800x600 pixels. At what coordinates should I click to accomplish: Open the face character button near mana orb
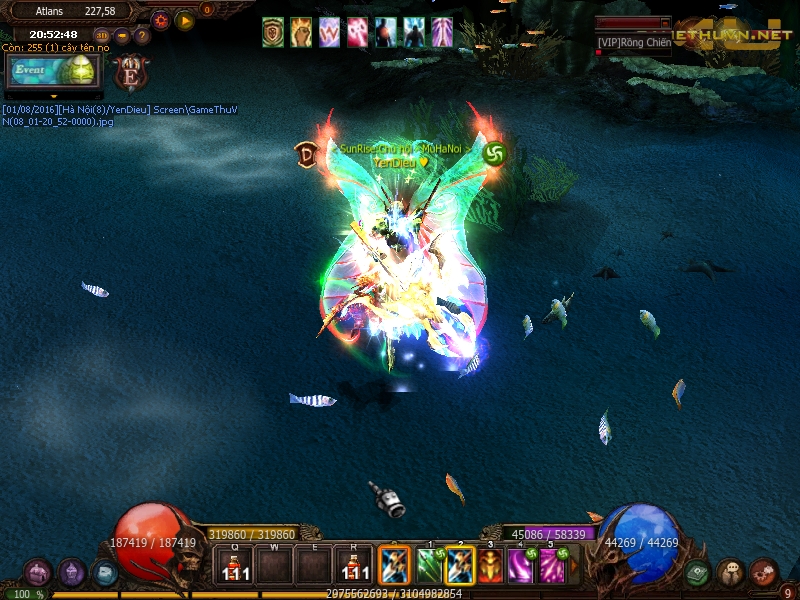click(x=731, y=572)
